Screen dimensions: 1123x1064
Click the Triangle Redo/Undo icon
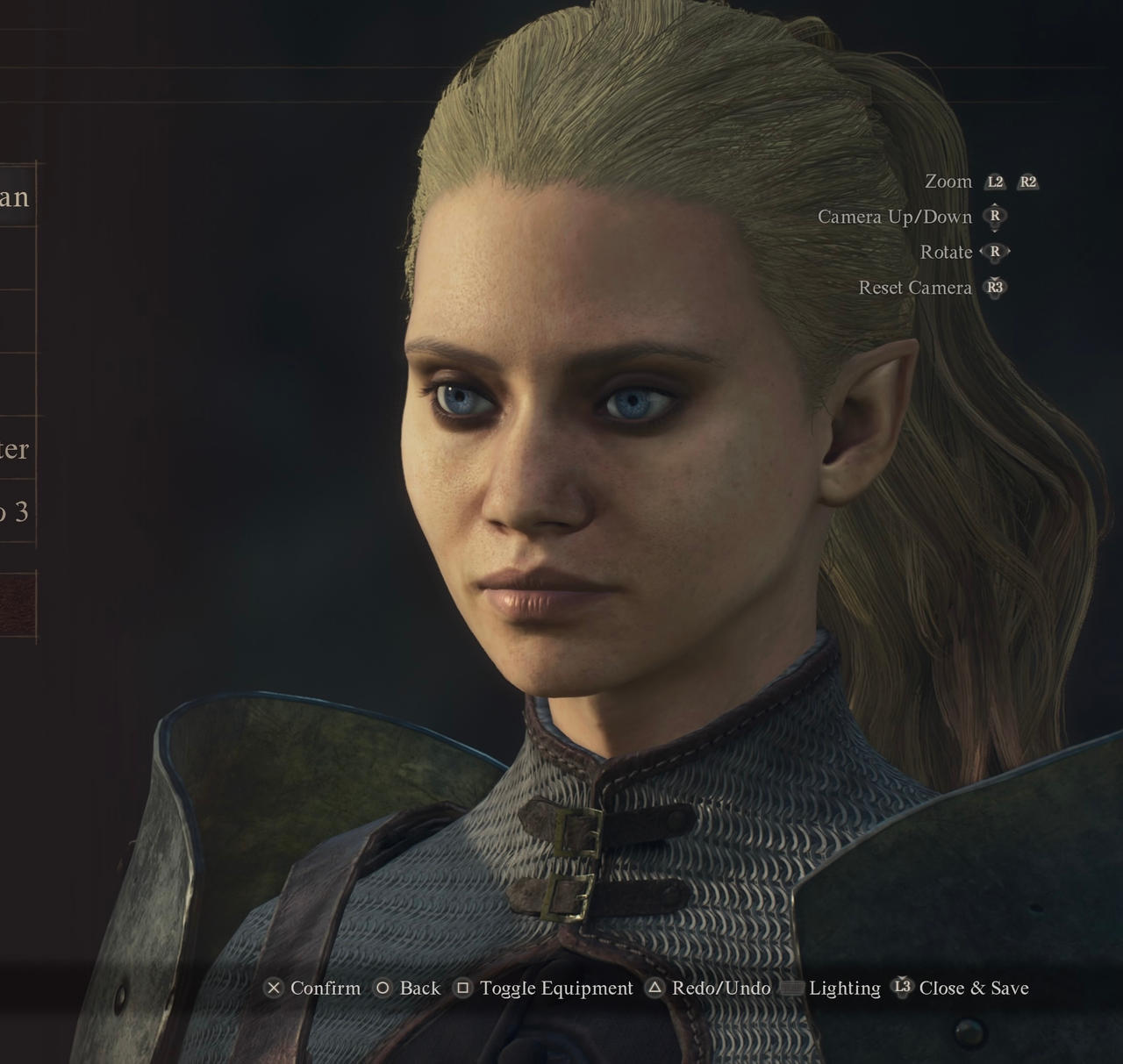[x=654, y=989]
